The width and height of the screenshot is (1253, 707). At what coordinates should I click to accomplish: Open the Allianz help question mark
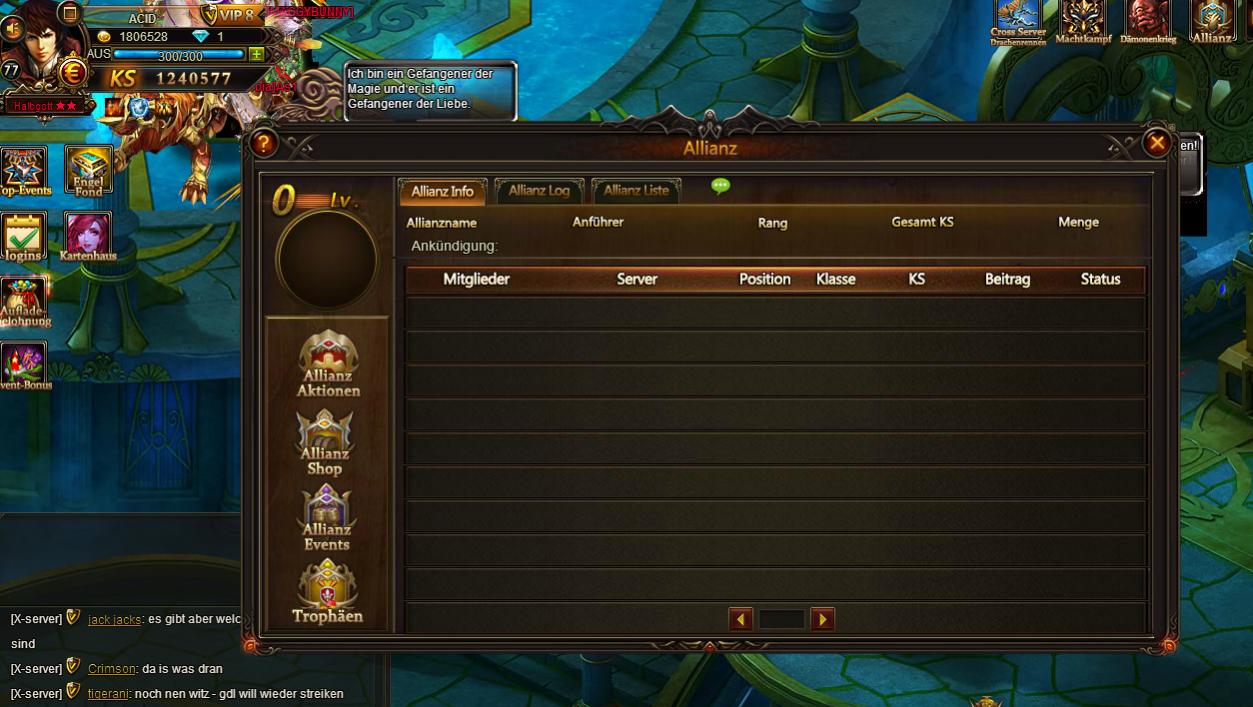263,144
